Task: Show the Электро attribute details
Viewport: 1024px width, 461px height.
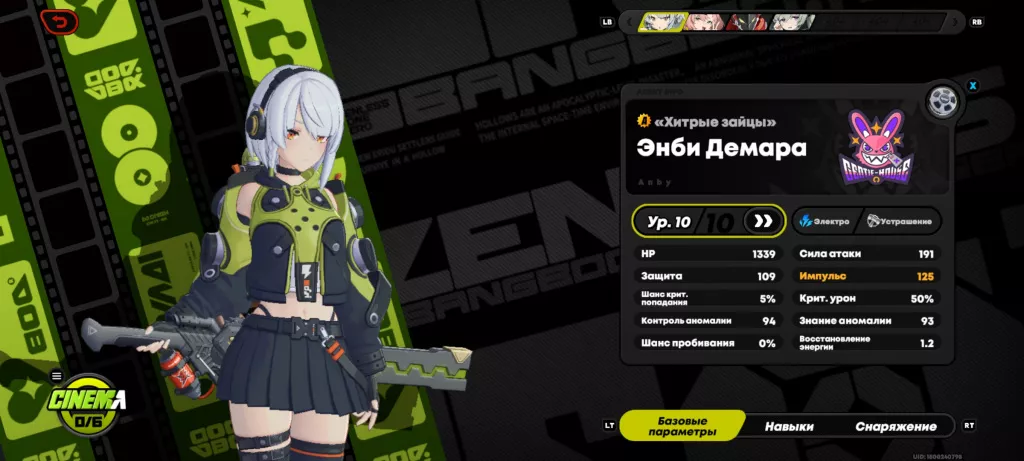Action: (824, 221)
